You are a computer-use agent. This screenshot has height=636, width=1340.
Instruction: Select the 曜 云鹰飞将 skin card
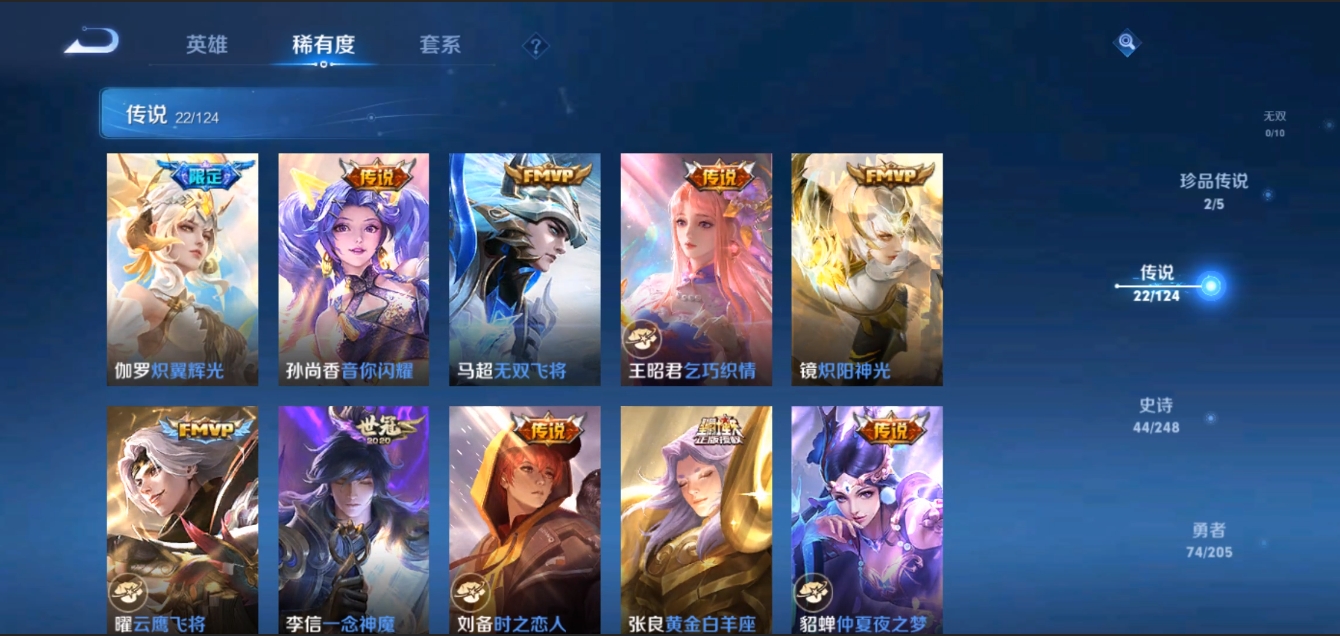[182, 520]
